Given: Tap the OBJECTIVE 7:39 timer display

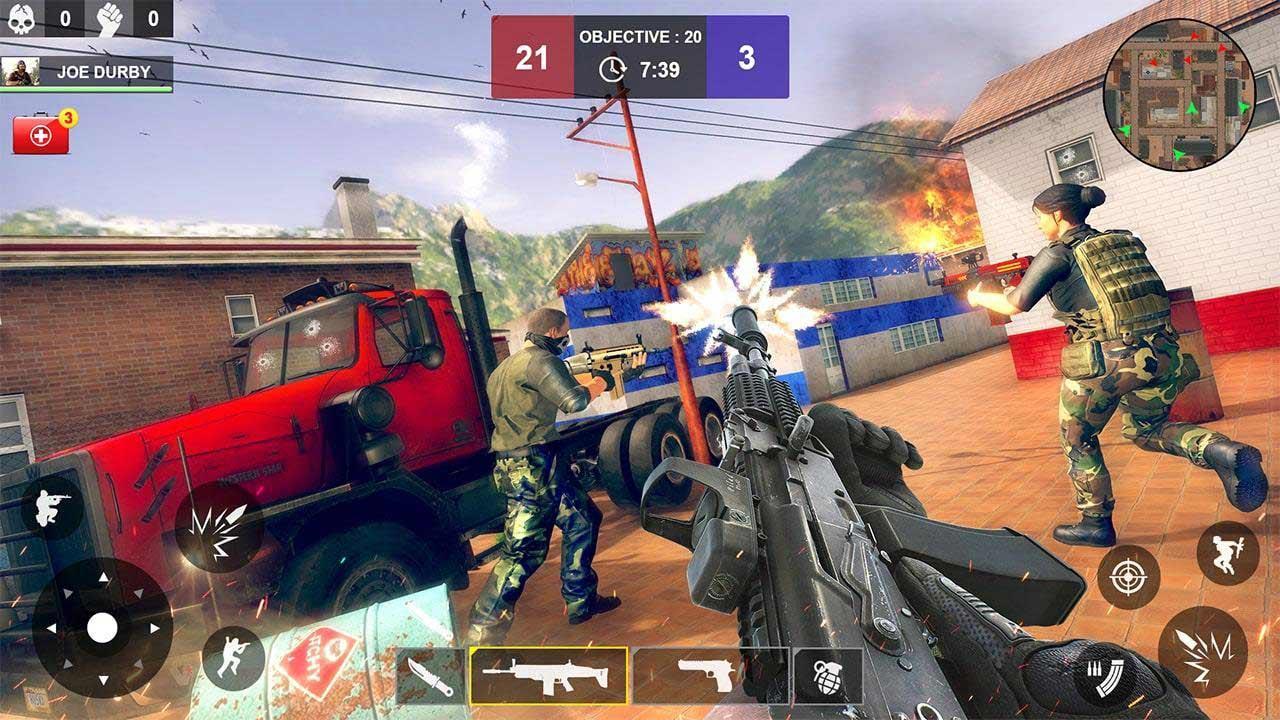Looking at the screenshot, I should 640,55.
